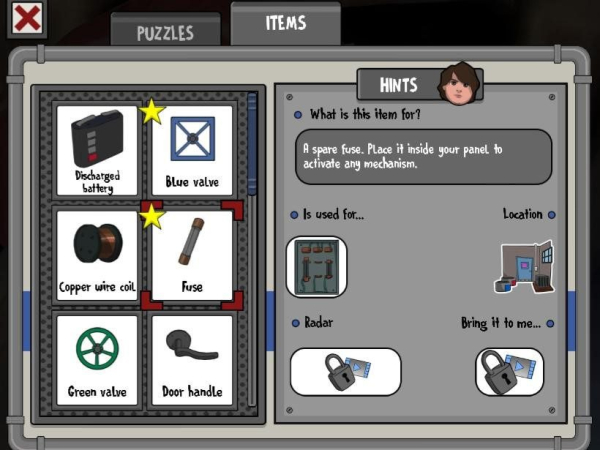Choose the Blue valve item
Image resolution: width=600 pixels, height=450 pixels.
coord(192,150)
